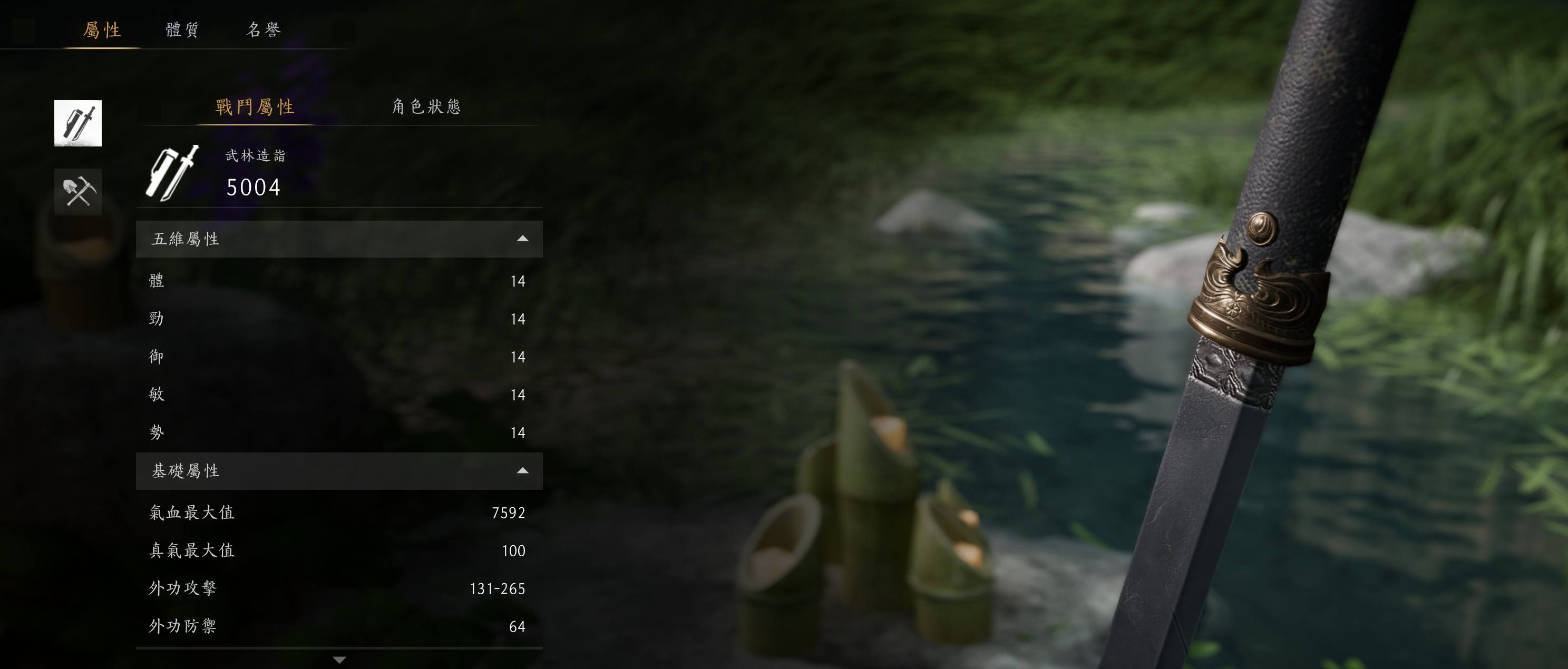Collapse the 五維屬性 section

point(522,239)
